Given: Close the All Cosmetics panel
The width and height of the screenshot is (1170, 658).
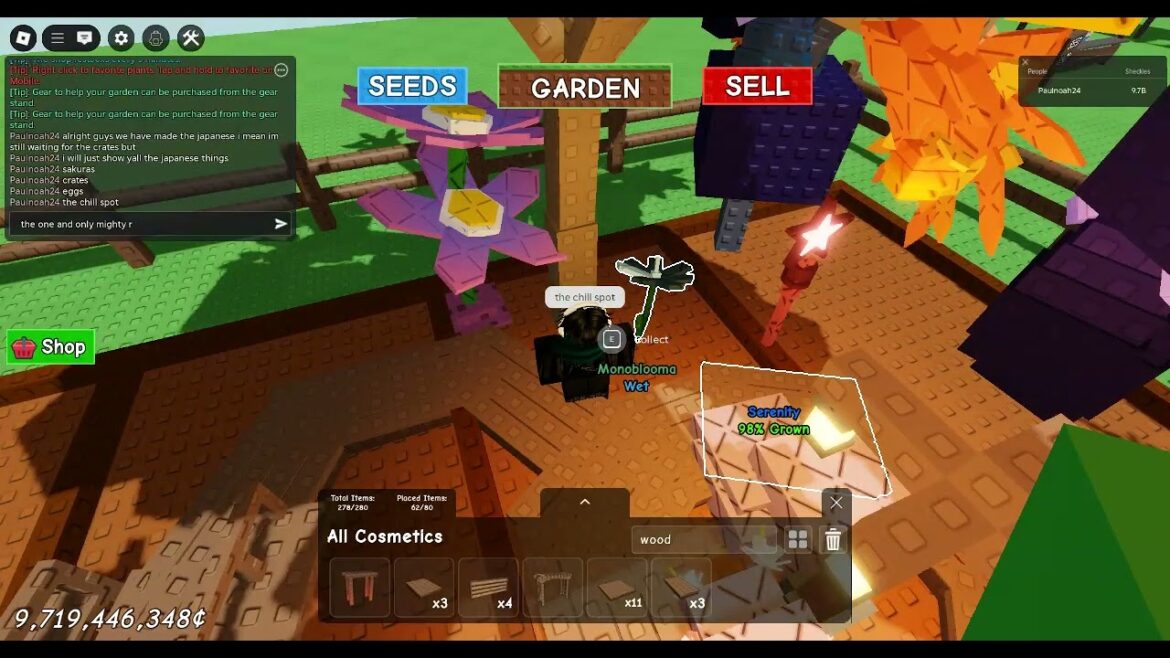Looking at the screenshot, I should pyautogui.click(x=836, y=503).
